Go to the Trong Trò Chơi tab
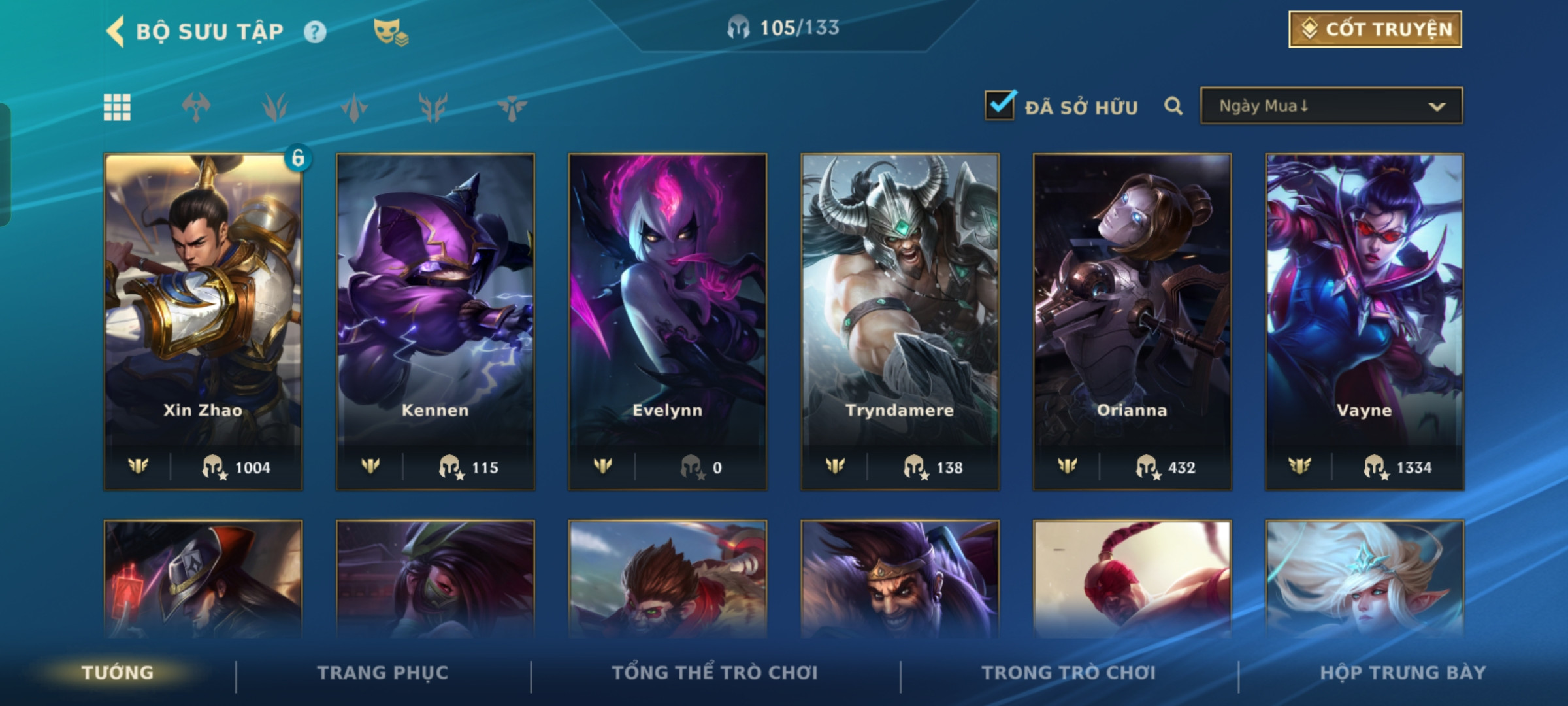The width and height of the screenshot is (1568, 706). (1069, 673)
